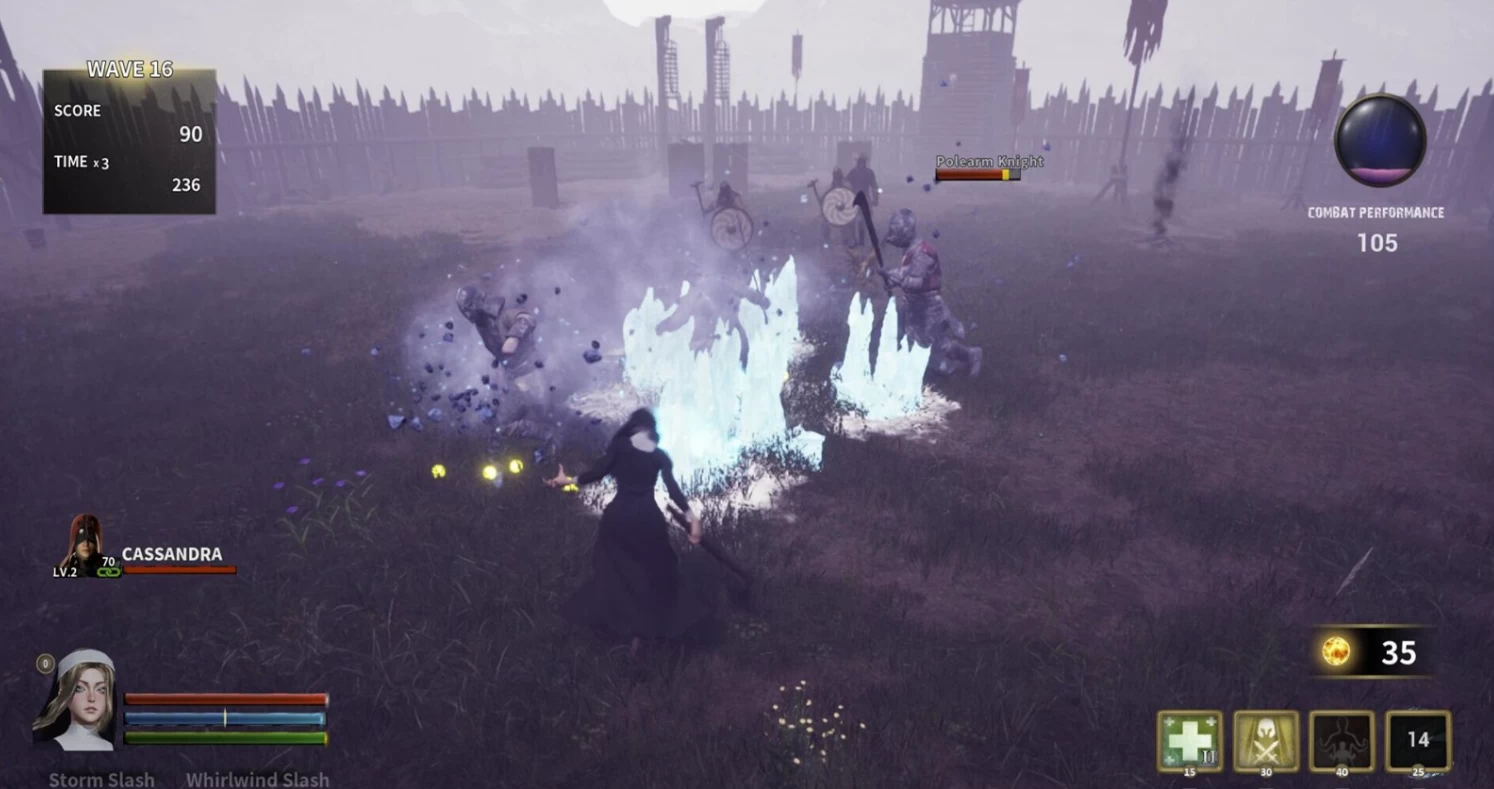Trigger the Storm Slash skill label
1494x789 pixels.
click(x=102, y=779)
